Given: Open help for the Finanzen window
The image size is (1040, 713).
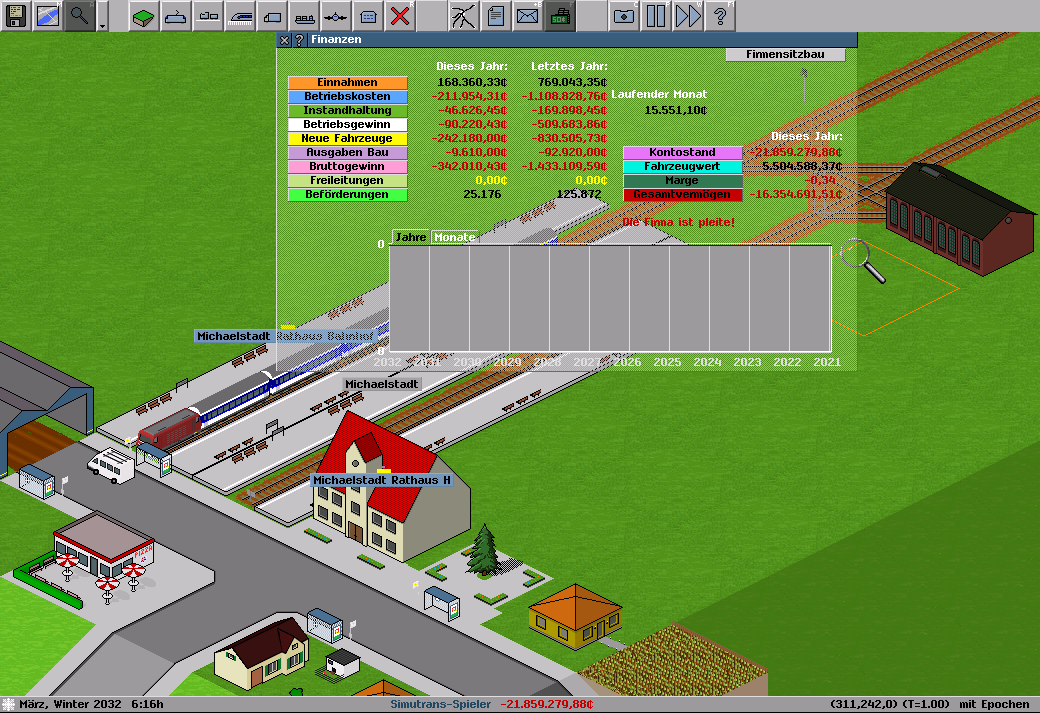Looking at the screenshot, I should pyautogui.click(x=299, y=40).
